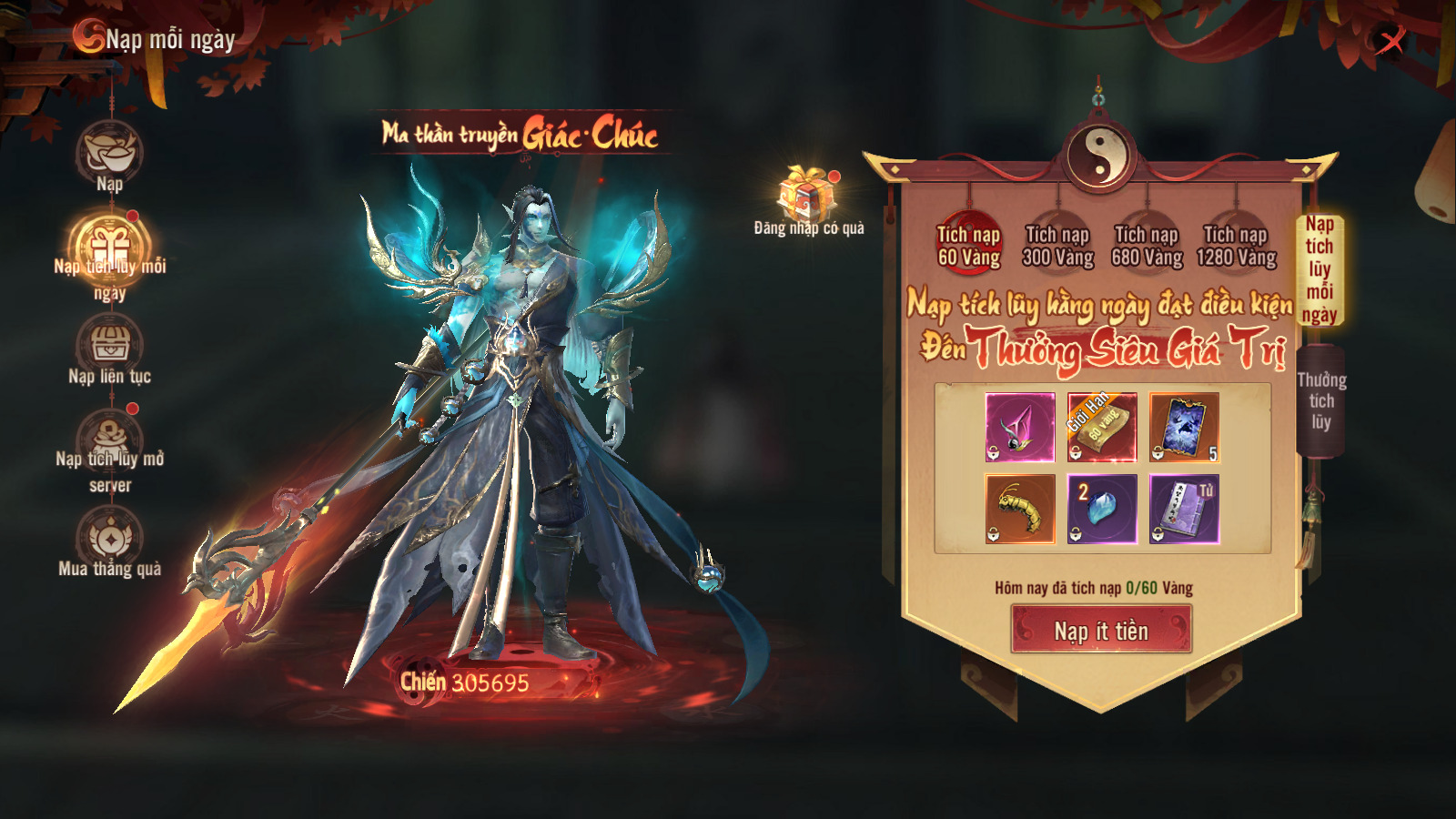This screenshot has height=819, width=1456.
Task: Inspect the blue card reward with quantity 5
Action: pos(1184,427)
